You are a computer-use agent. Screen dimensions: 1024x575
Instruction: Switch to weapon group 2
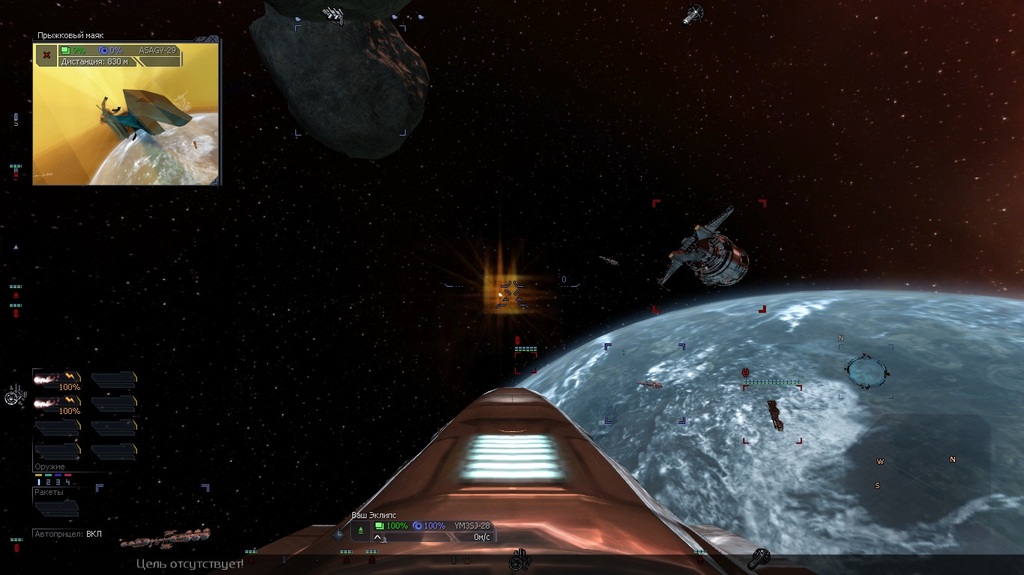pyautogui.click(x=49, y=482)
